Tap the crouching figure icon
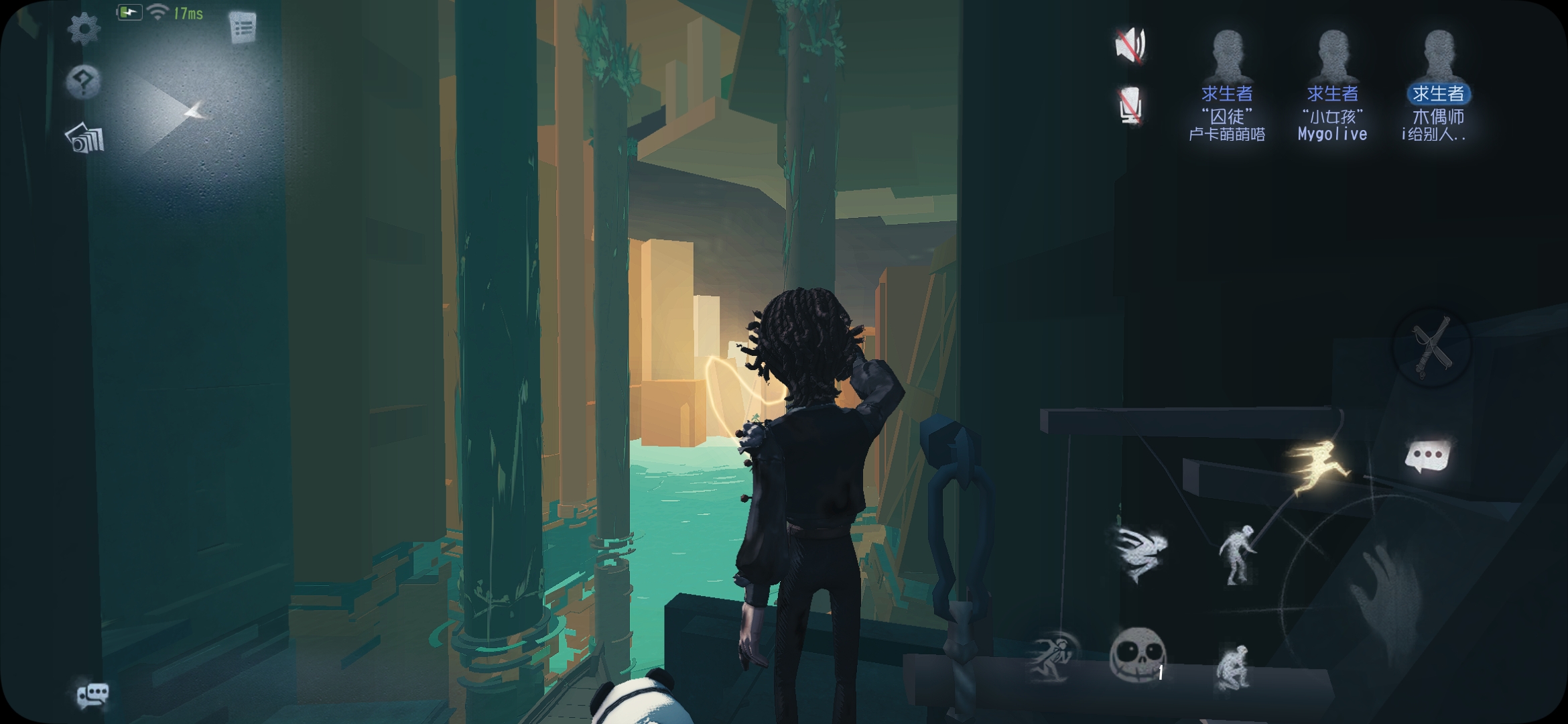 1233,666
